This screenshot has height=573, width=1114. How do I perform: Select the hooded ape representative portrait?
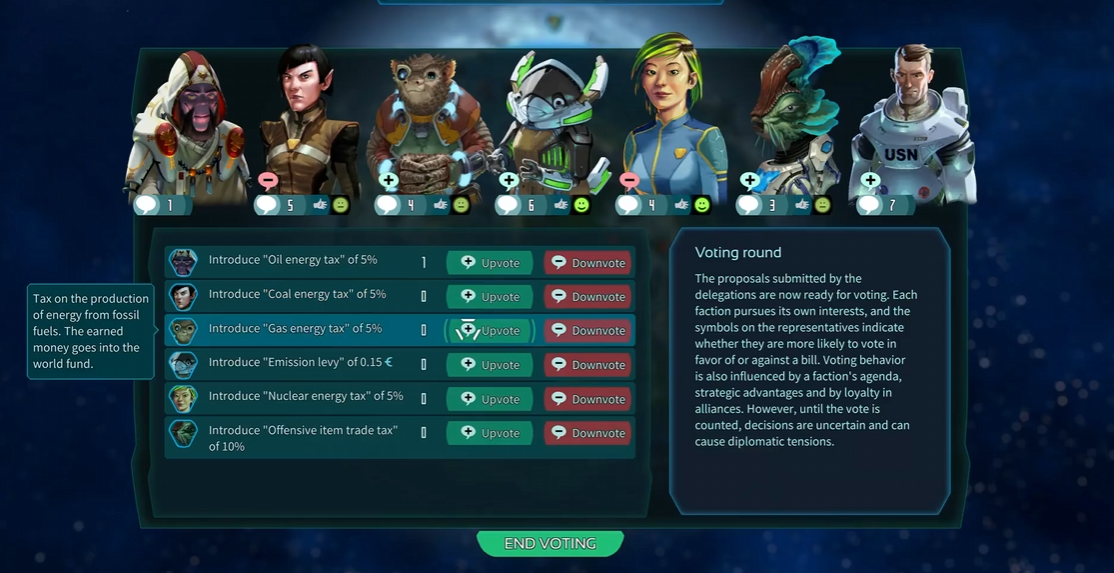[185, 125]
